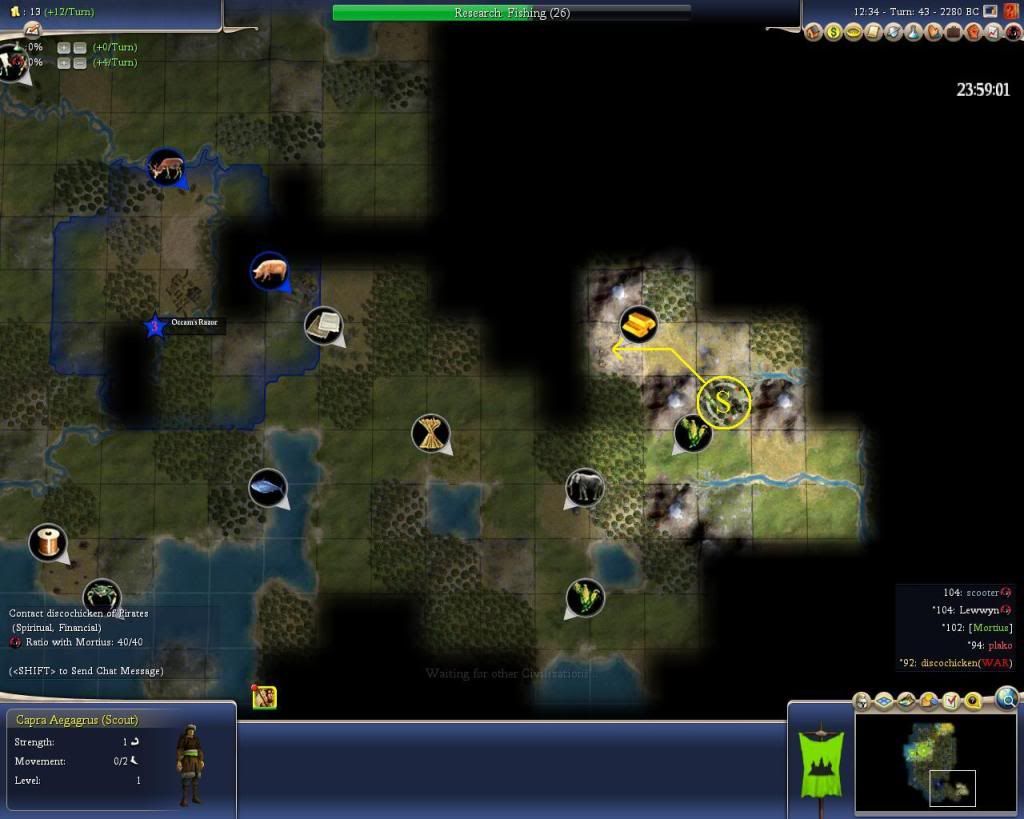This screenshot has height=819, width=1024.
Task: Toggle the map grid overlay button
Action: pos(885,702)
